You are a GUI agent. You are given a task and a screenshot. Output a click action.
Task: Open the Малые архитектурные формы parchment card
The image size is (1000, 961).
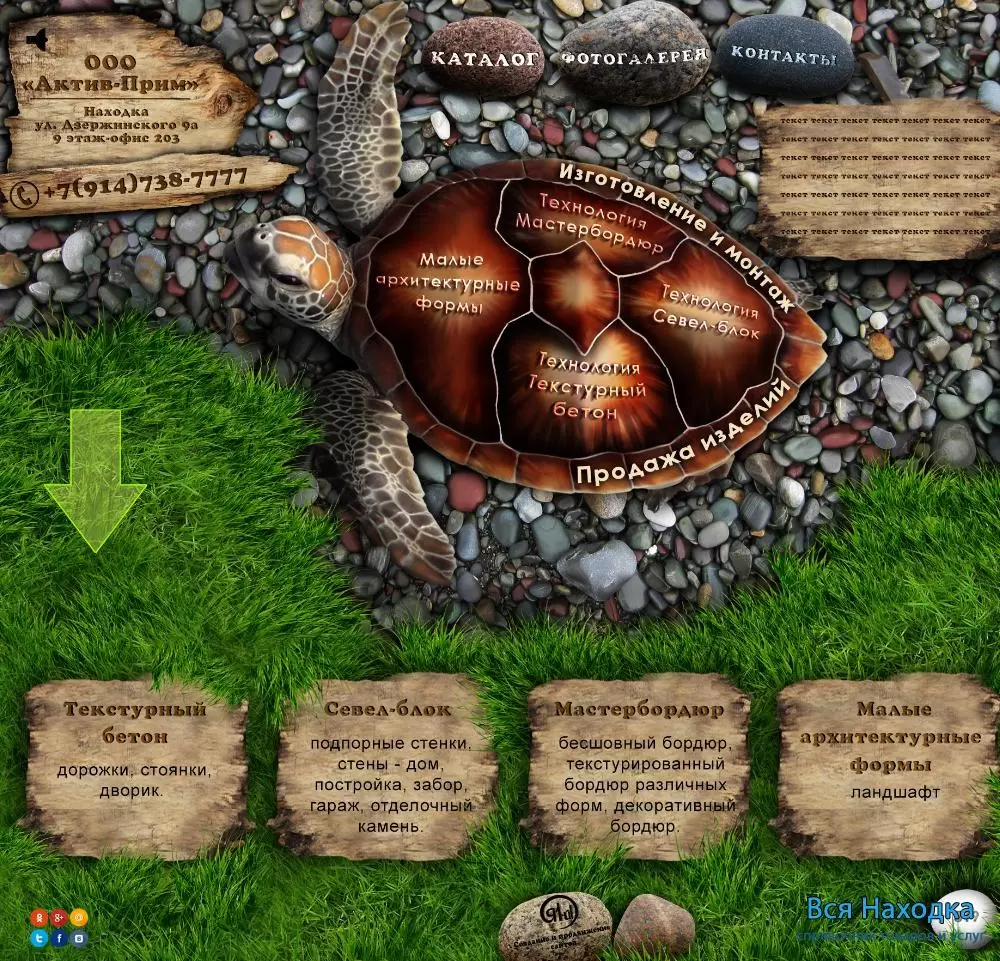890,766
